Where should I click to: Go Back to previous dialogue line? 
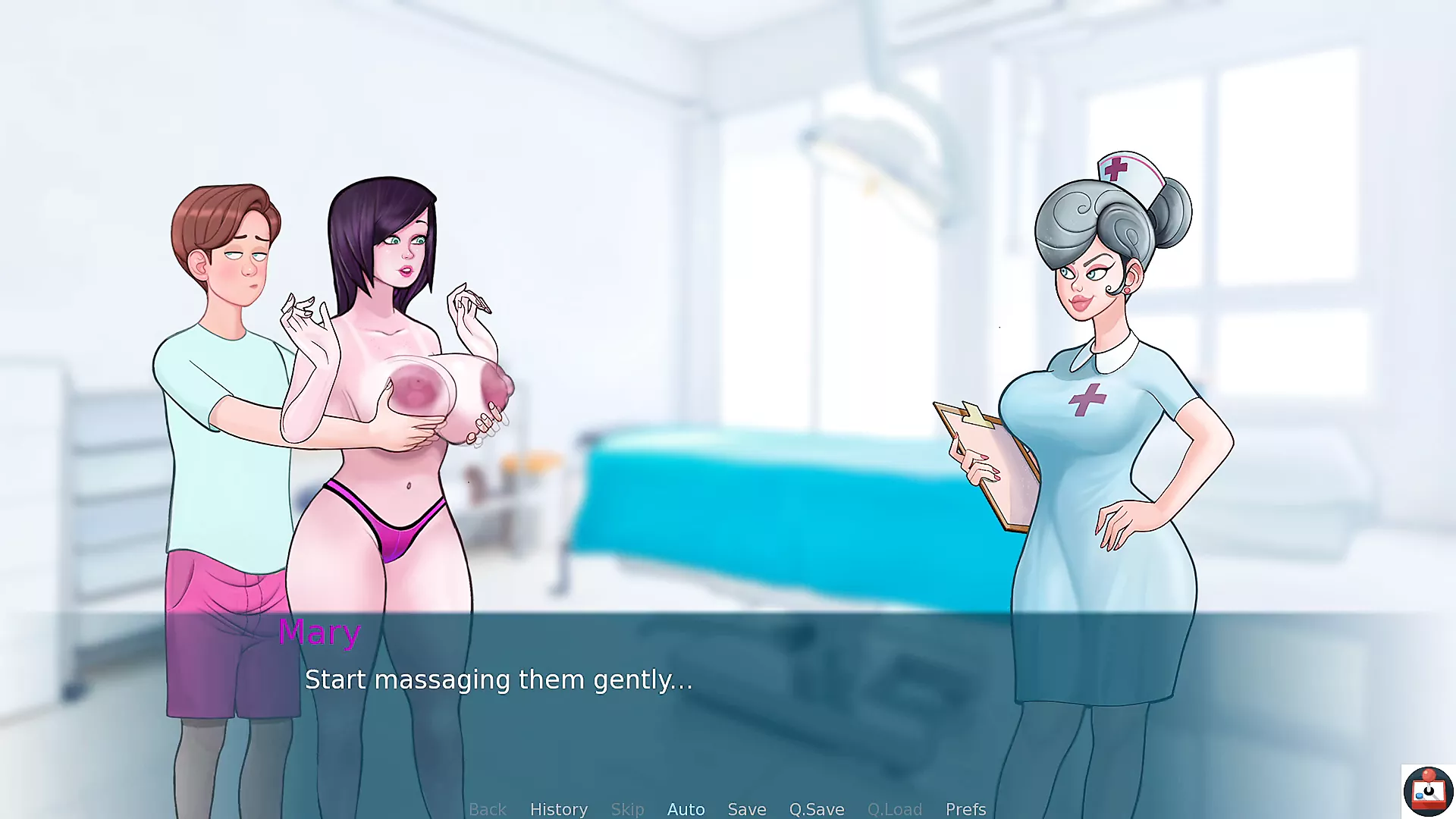(488, 809)
